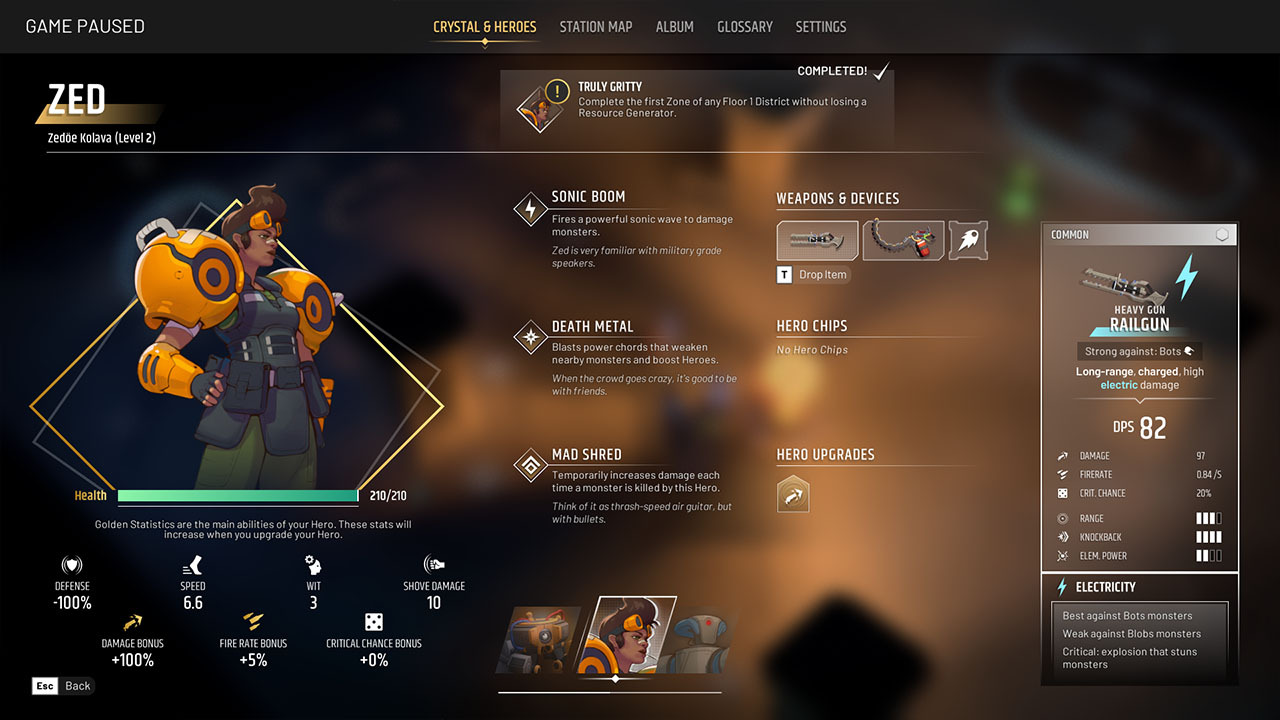
Task: Inspect the hero upgrade arrow icon
Action: point(793,493)
